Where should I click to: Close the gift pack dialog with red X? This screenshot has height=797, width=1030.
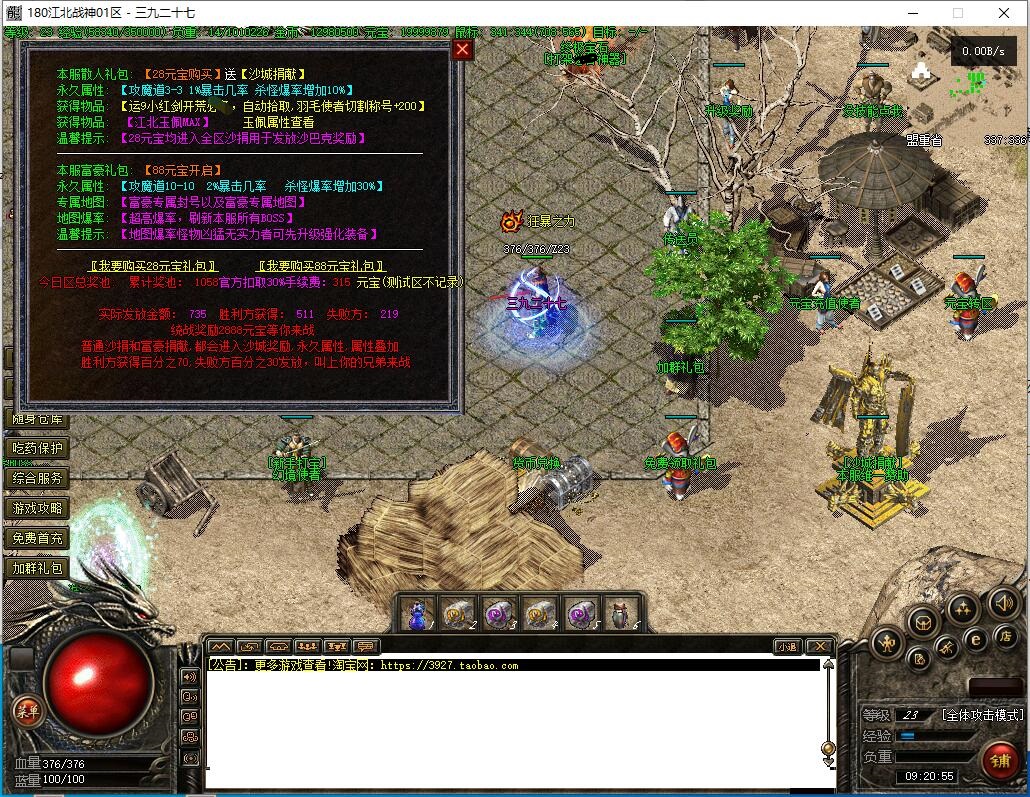462,50
